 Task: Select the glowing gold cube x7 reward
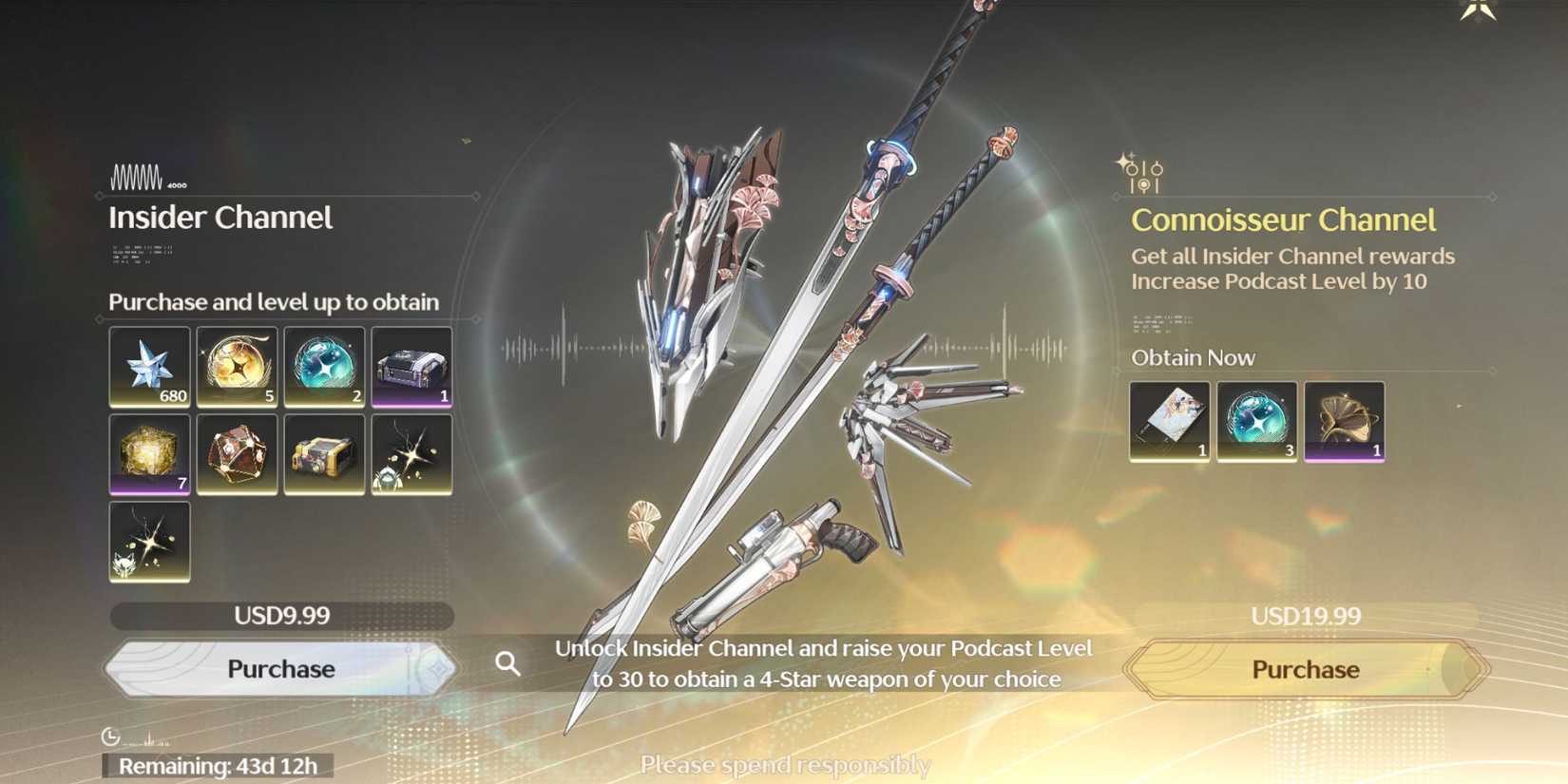[149, 455]
